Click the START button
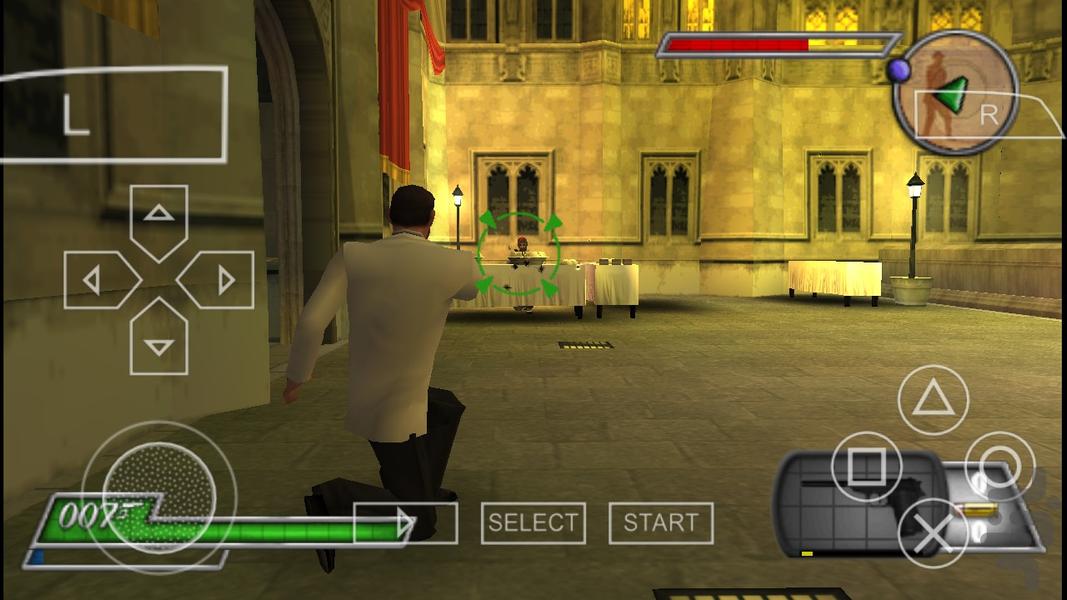Image resolution: width=1067 pixels, height=600 pixels. coord(661,523)
